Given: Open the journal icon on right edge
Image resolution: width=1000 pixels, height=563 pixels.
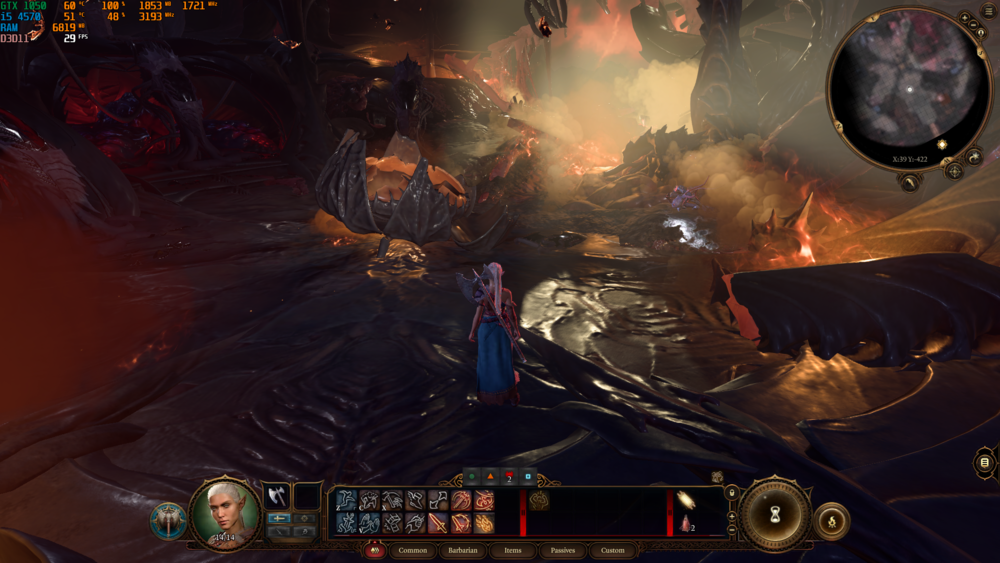Looking at the screenshot, I should (x=985, y=462).
